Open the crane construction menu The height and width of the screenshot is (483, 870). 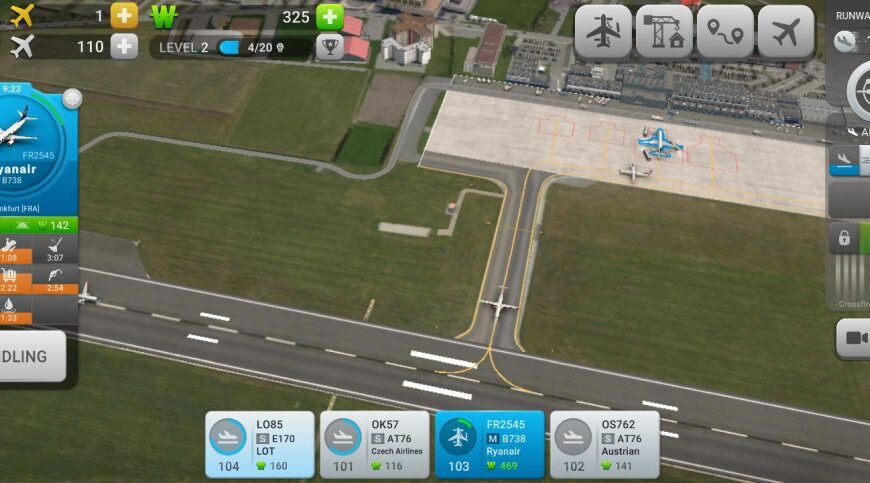(664, 32)
